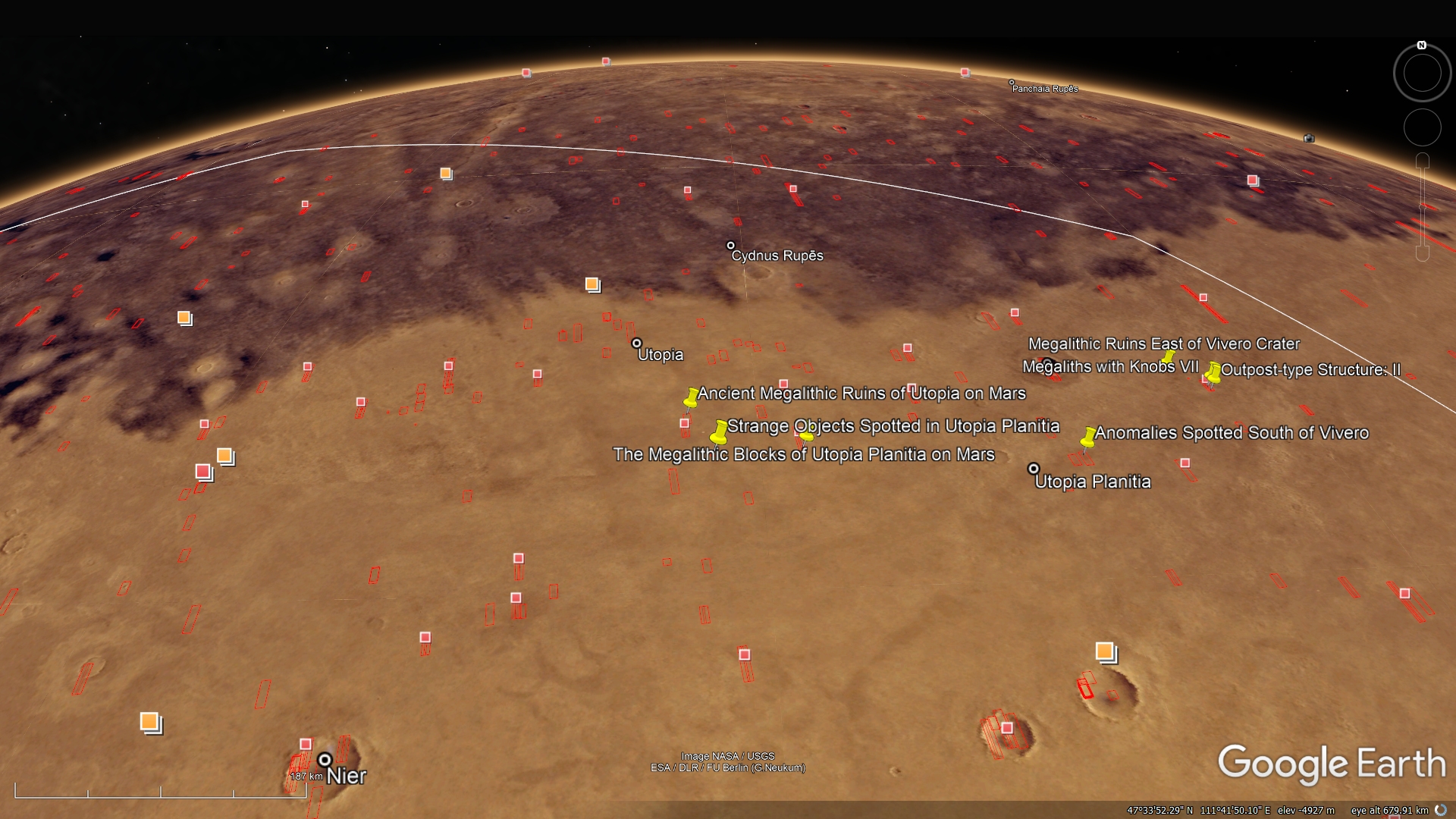
Task: Select the Cydnus Rupēs place label
Action: [x=777, y=256]
